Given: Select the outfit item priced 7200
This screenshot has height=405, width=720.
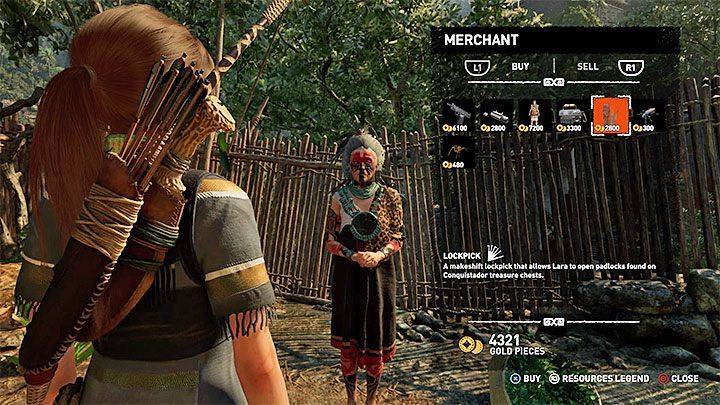Looking at the screenshot, I should 535,114.
